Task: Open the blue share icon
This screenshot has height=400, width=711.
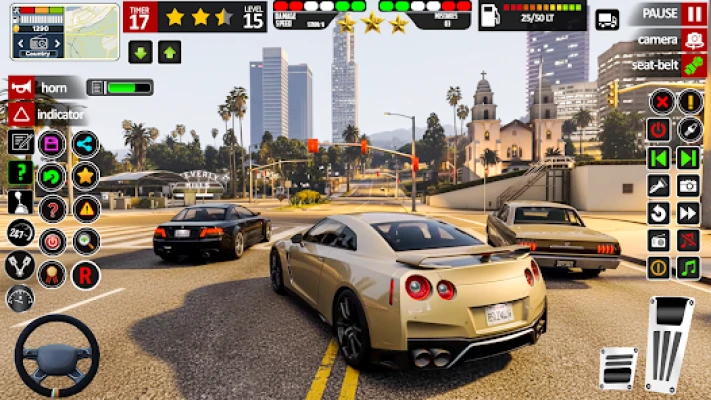Action: tap(86, 143)
